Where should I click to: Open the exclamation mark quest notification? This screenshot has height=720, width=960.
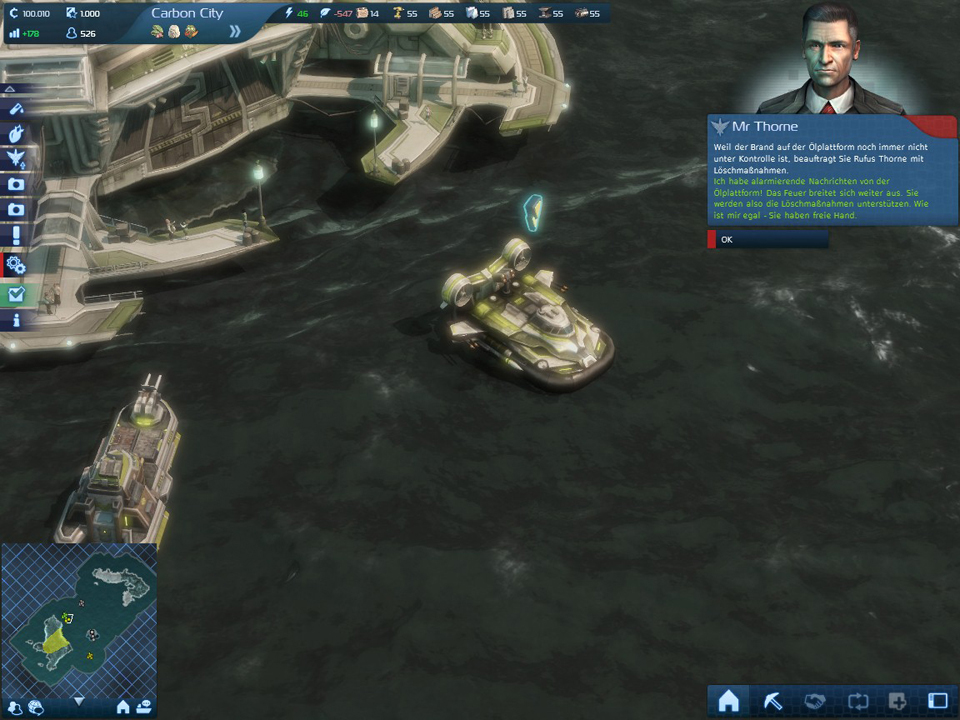click(16, 236)
